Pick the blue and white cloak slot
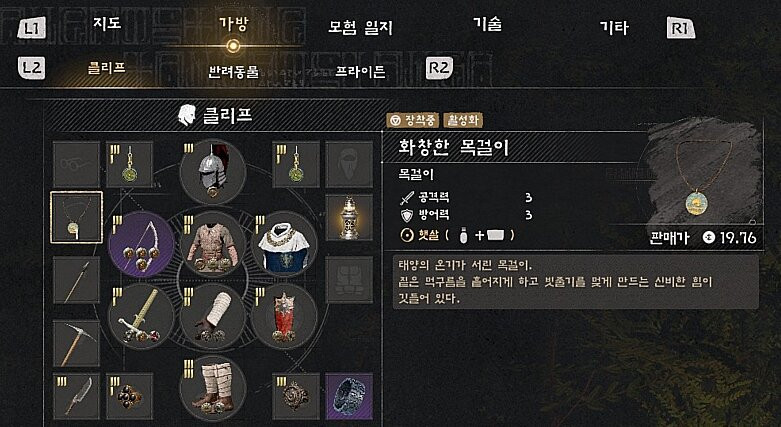This screenshot has width=781, height=427. (x=283, y=243)
